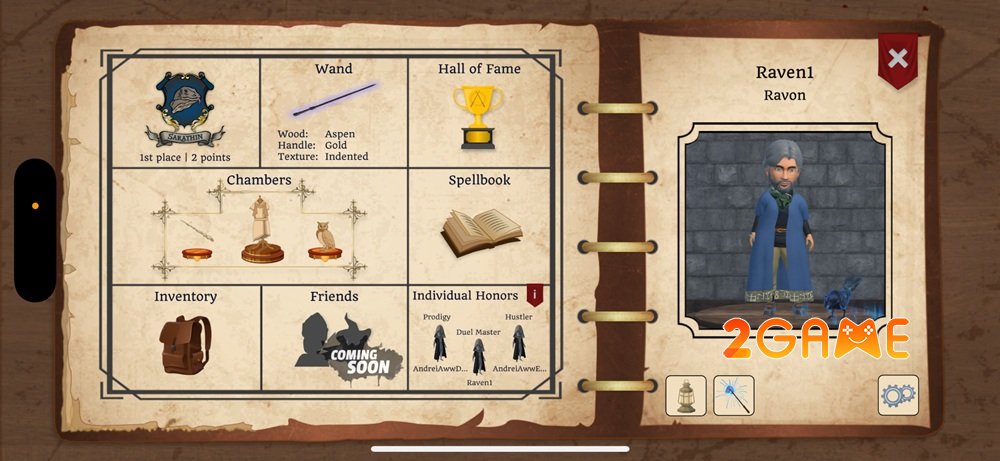The image size is (1000, 461).
Task: Open the Wand section
Action: 333,110
